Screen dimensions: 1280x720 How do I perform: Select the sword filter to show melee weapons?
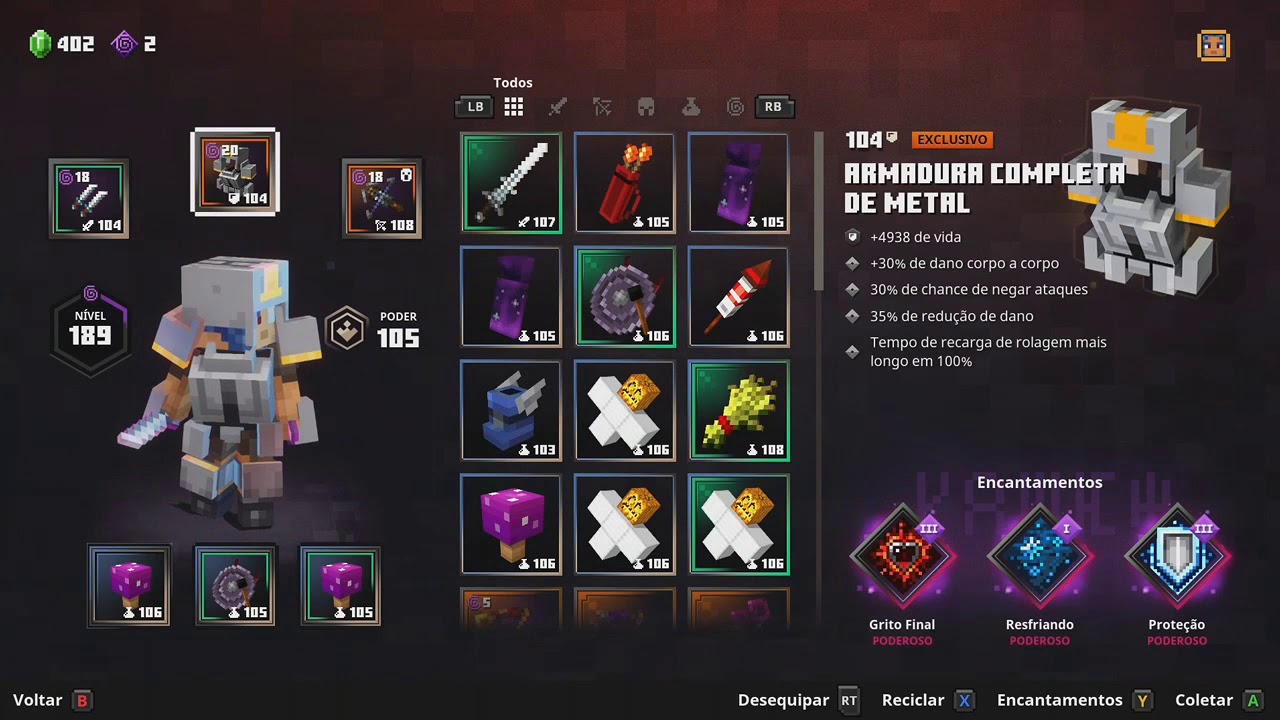coord(557,107)
